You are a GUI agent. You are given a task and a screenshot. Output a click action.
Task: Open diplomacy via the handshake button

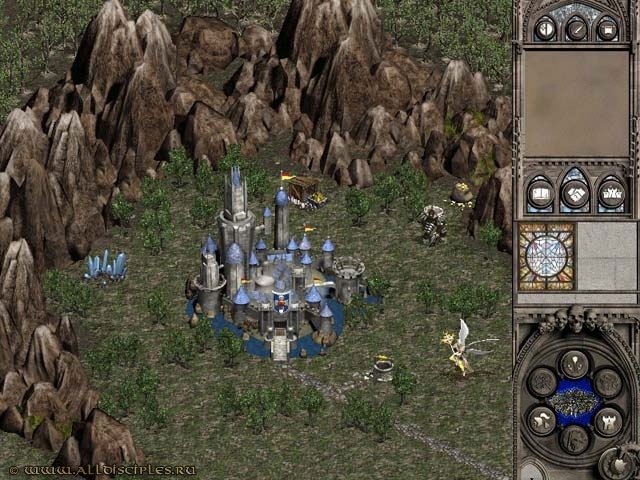tap(575, 192)
